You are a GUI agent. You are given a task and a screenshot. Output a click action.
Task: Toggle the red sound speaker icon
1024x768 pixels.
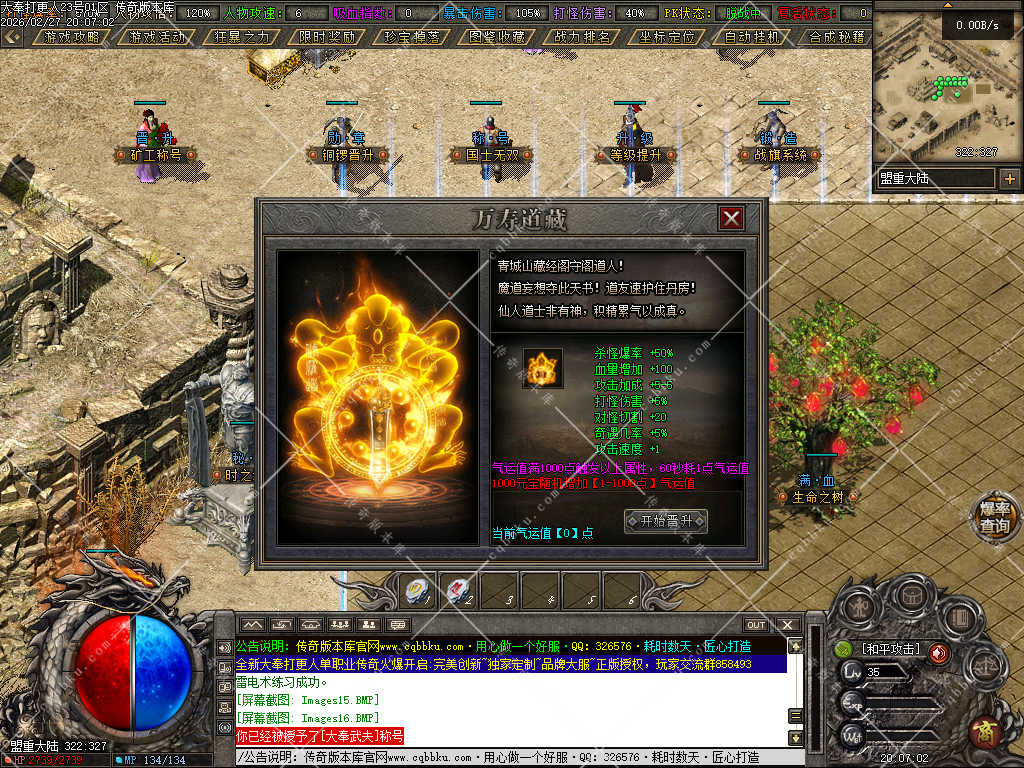[x=939, y=653]
